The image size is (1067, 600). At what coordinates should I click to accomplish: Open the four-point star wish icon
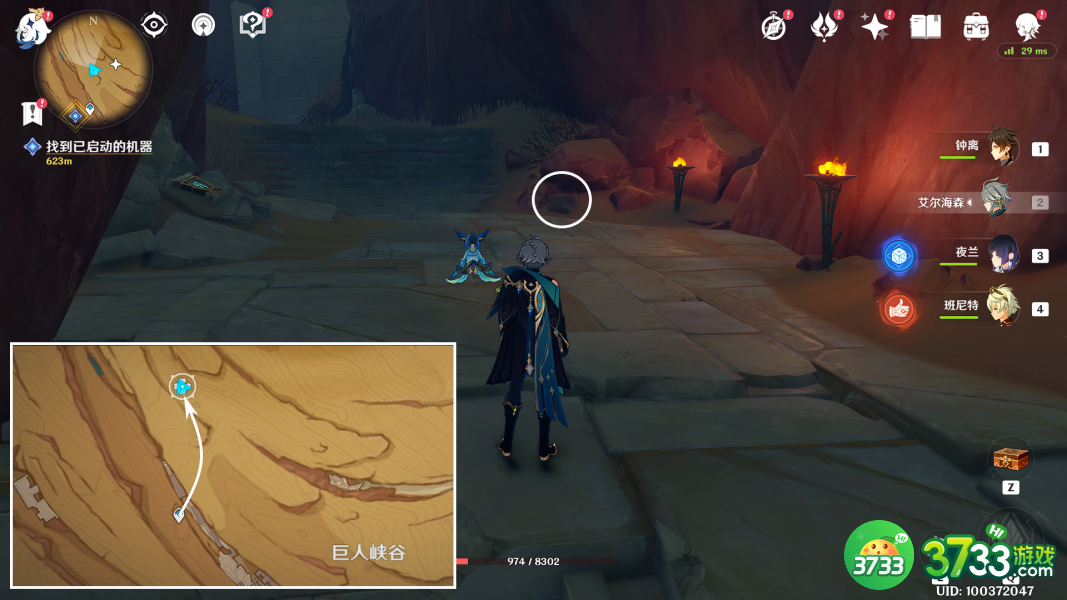[x=875, y=27]
